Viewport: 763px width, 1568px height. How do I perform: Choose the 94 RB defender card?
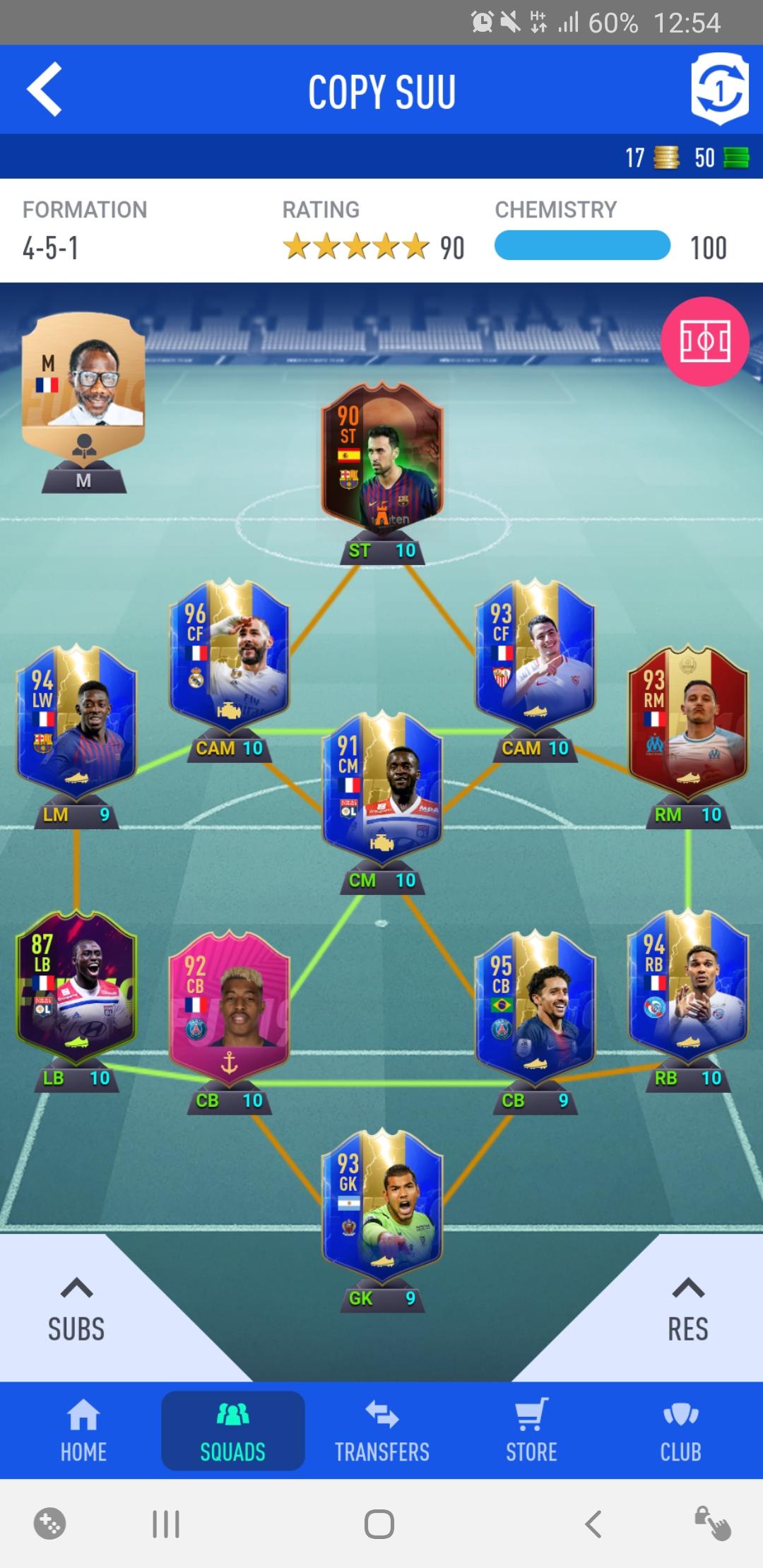[x=687, y=987]
